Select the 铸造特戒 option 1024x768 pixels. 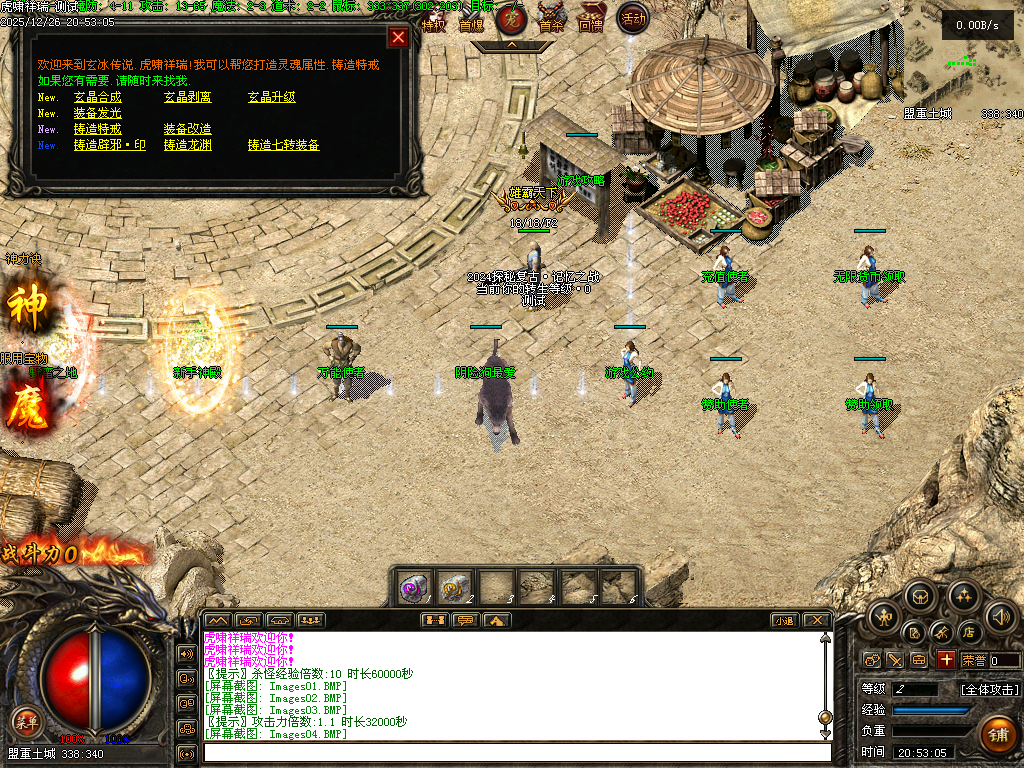98,130
